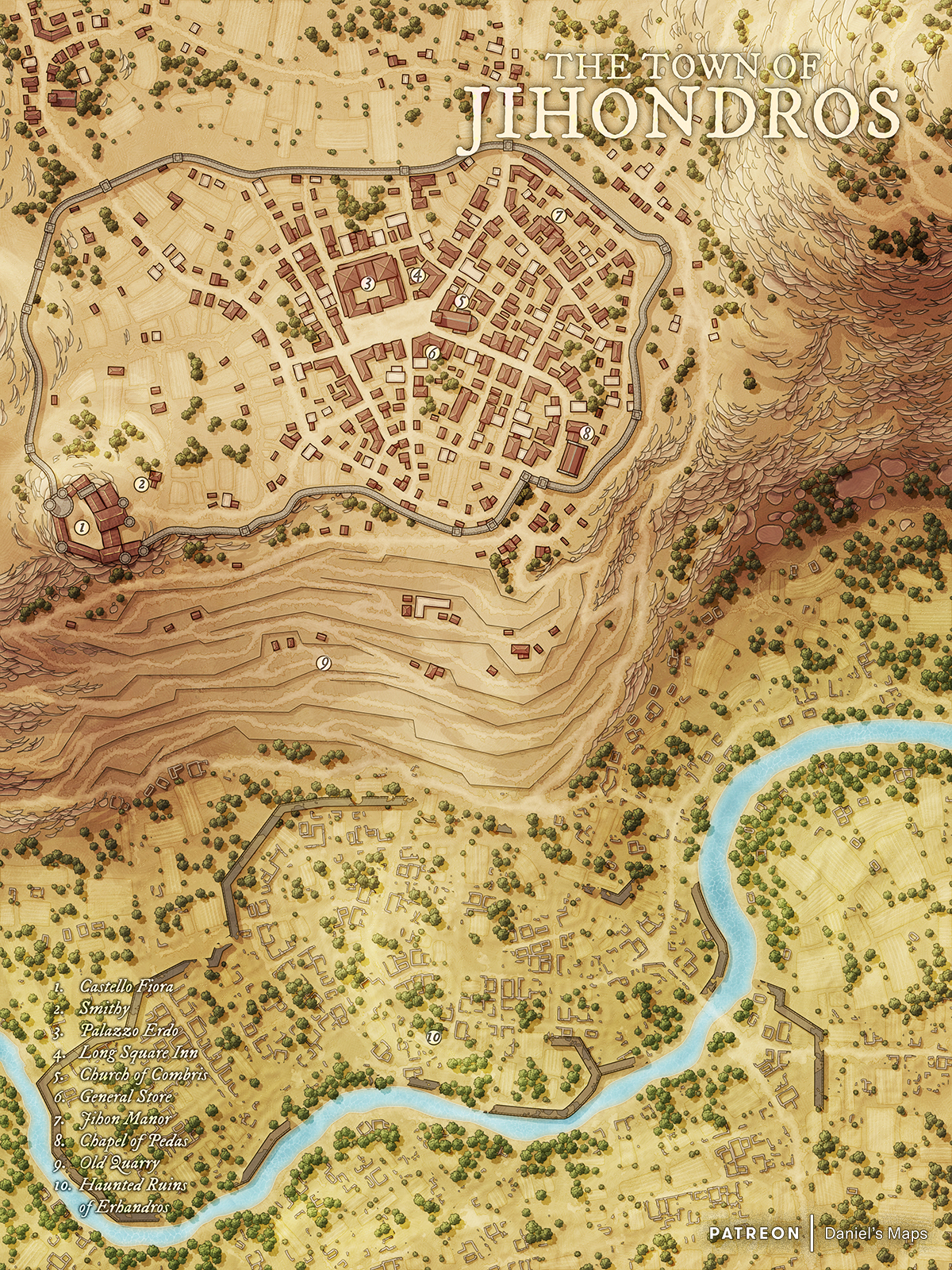This screenshot has width=952, height=1270.
Task: Select the Old Quarry legend entry
Action: (119, 1163)
